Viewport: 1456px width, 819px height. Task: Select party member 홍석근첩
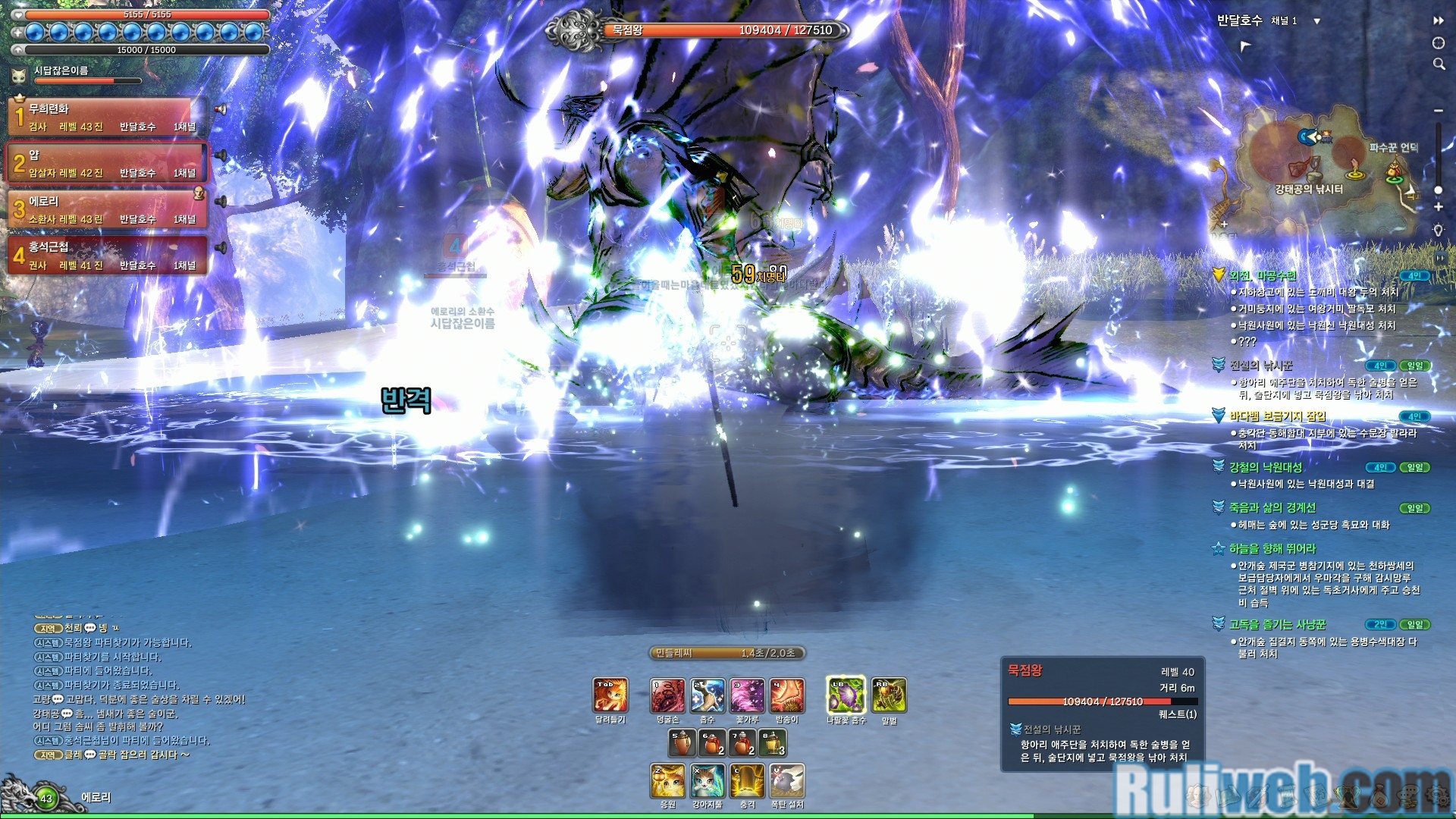coord(106,256)
